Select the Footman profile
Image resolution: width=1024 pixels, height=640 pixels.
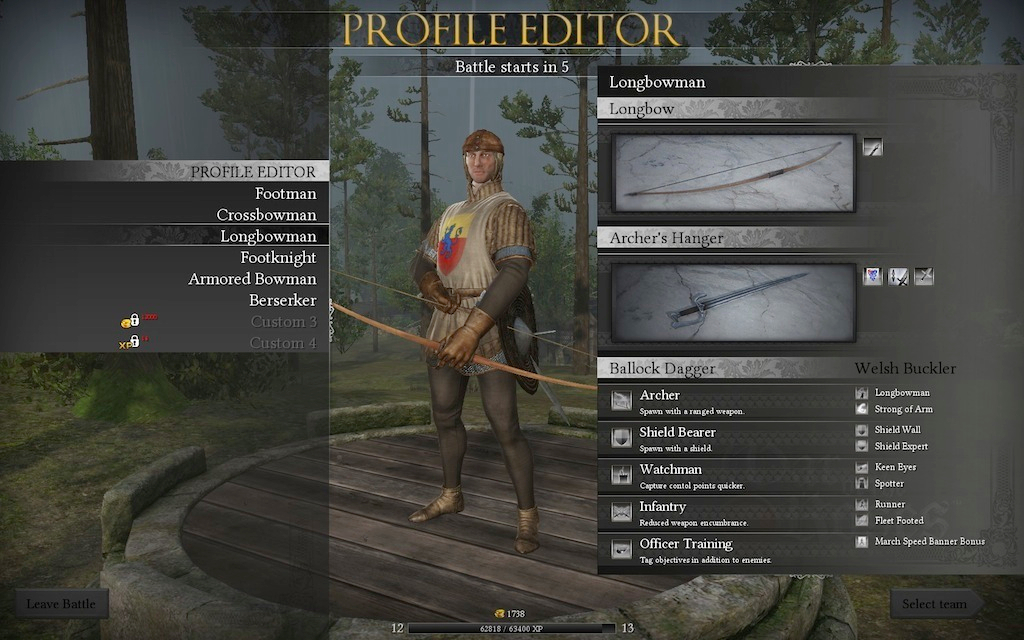pyautogui.click(x=285, y=194)
